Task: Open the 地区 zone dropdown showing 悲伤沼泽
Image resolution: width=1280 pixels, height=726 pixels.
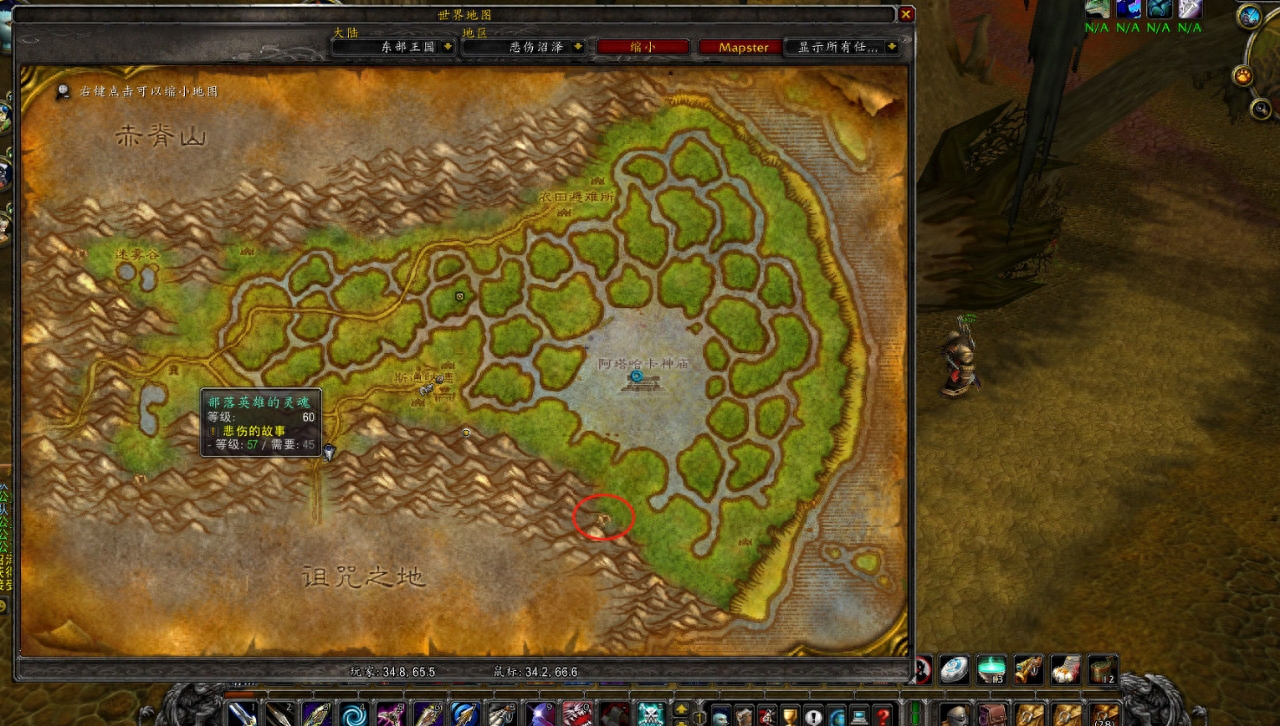Action: [x=524, y=47]
